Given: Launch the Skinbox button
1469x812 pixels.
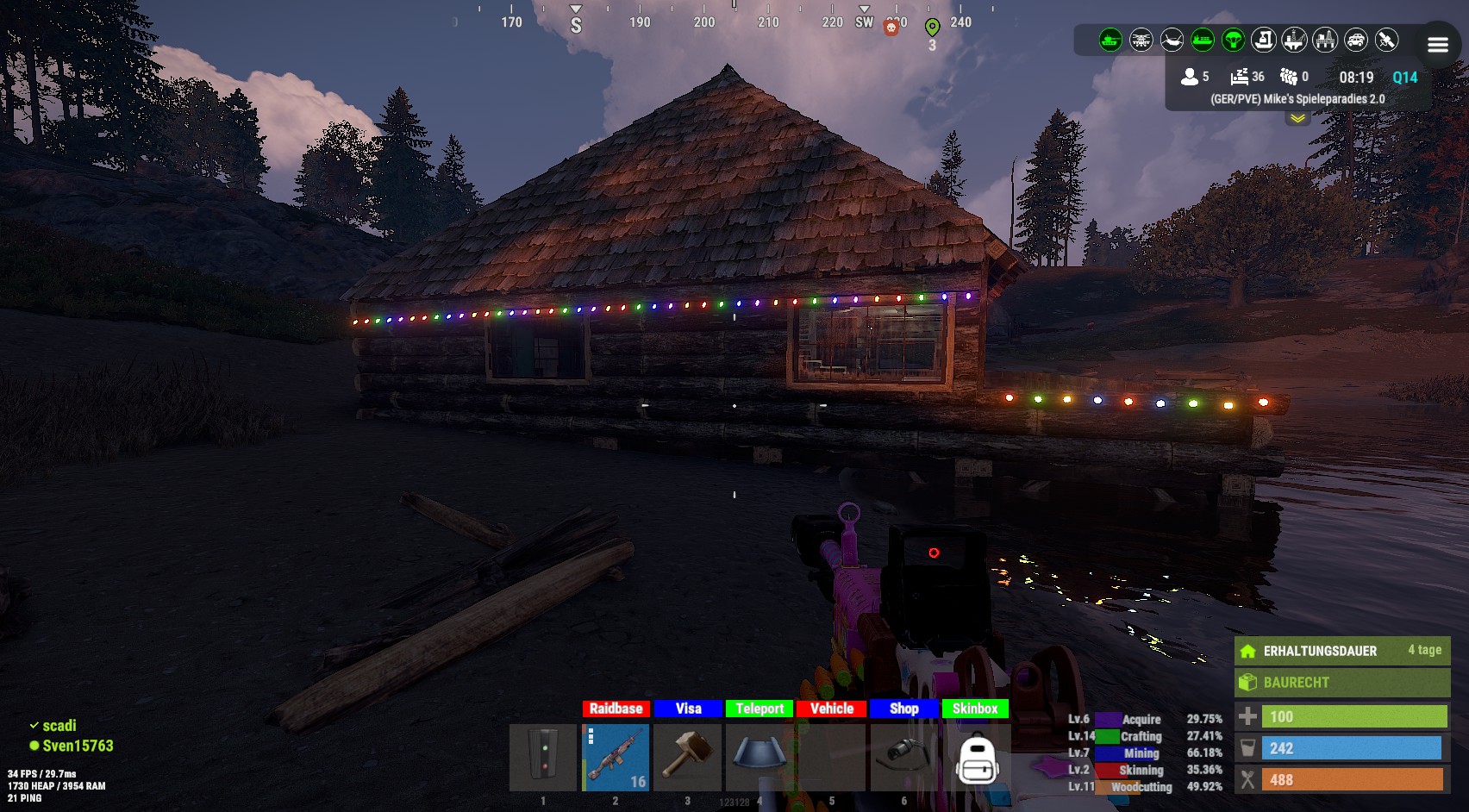Looking at the screenshot, I should tap(975, 709).
